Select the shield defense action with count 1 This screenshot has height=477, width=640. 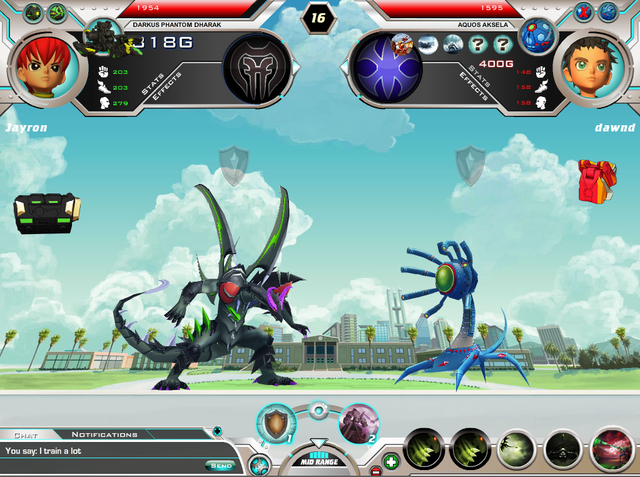pyautogui.click(x=276, y=422)
